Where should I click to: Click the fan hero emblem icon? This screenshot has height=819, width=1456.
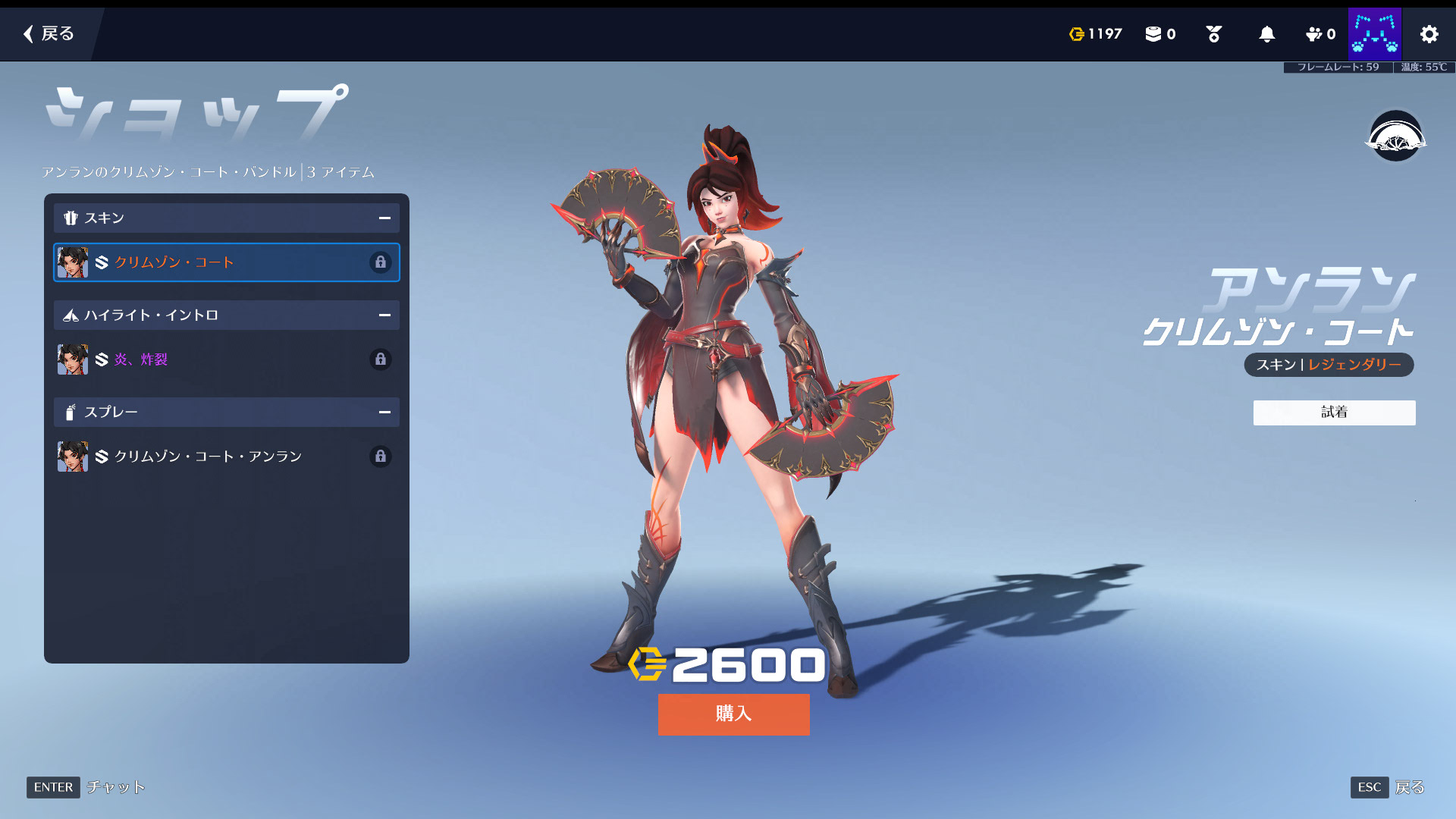click(1395, 136)
